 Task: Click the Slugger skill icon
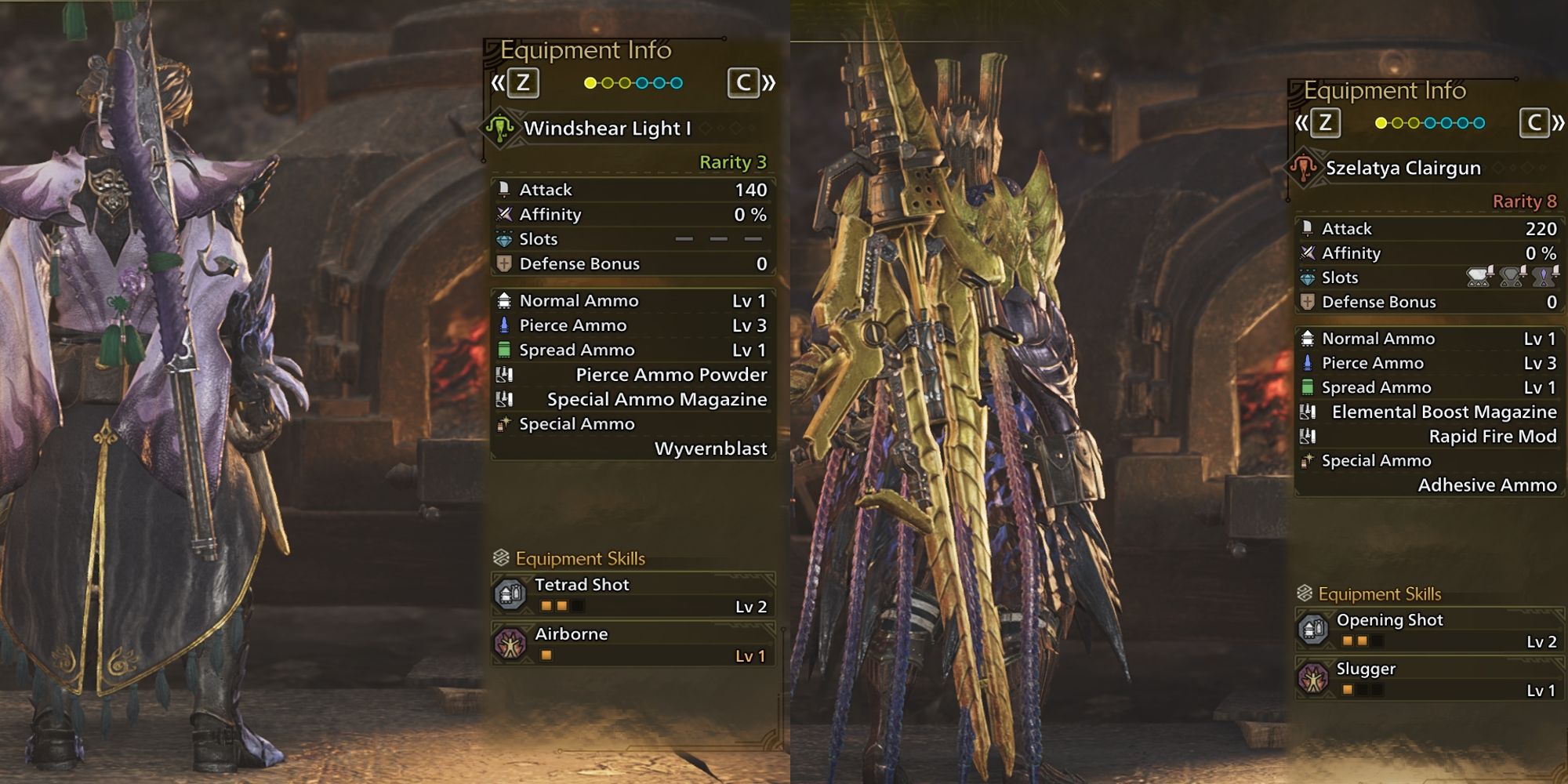coord(1313,678)
